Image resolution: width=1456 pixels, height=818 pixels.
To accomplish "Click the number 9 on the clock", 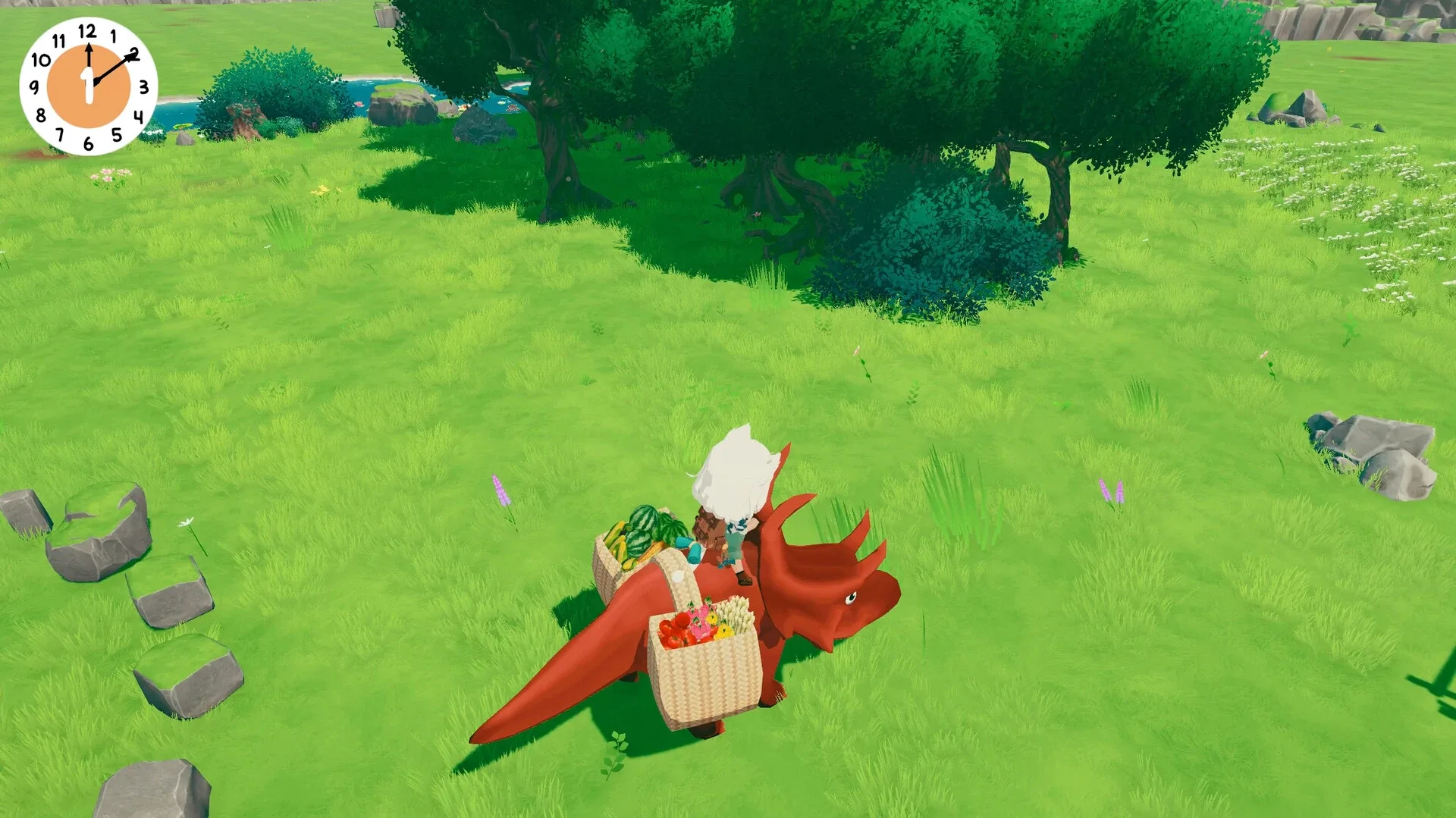I will click(x=33, y=85).
